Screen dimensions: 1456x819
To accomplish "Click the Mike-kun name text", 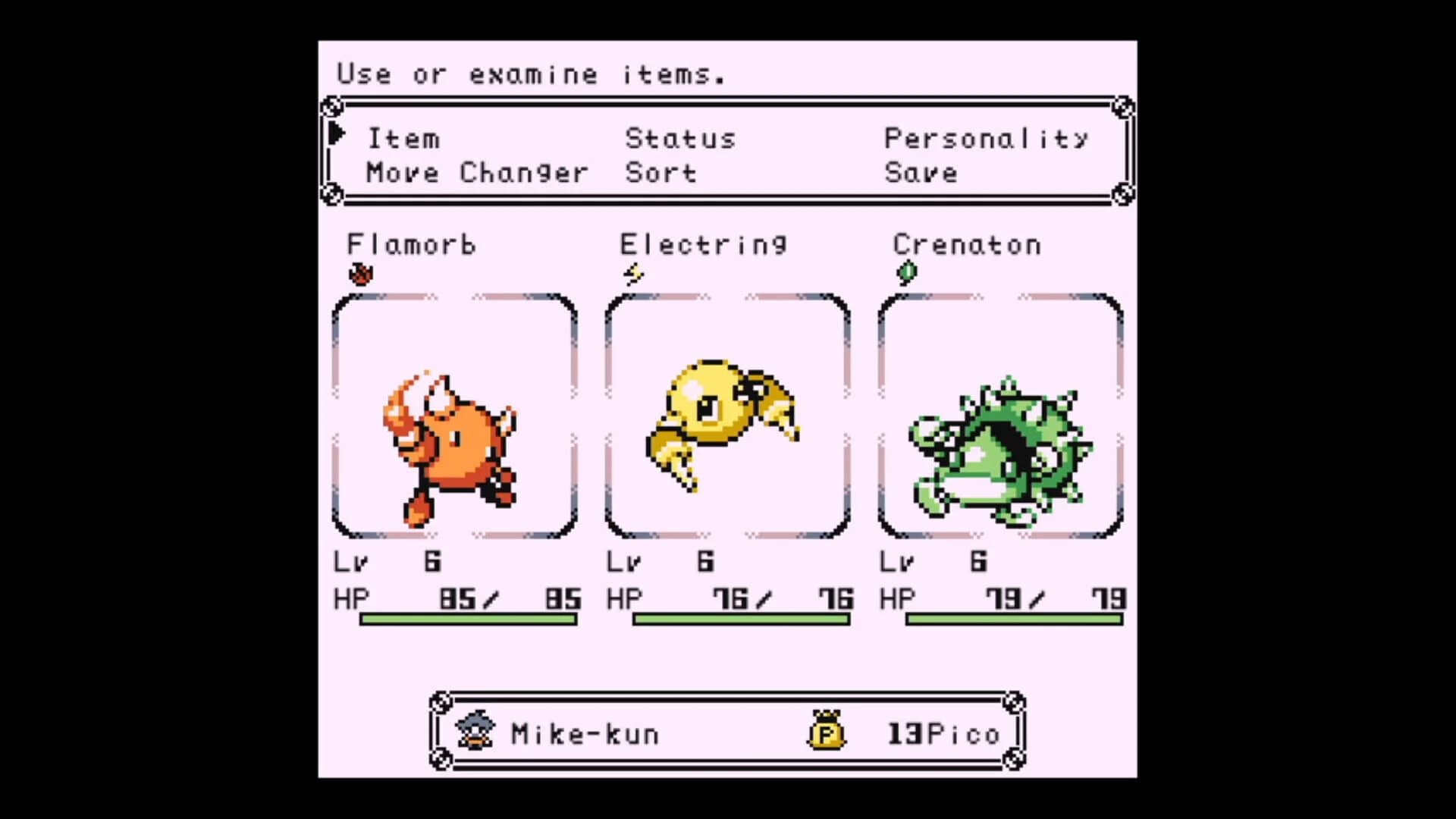I will [585, 732].
